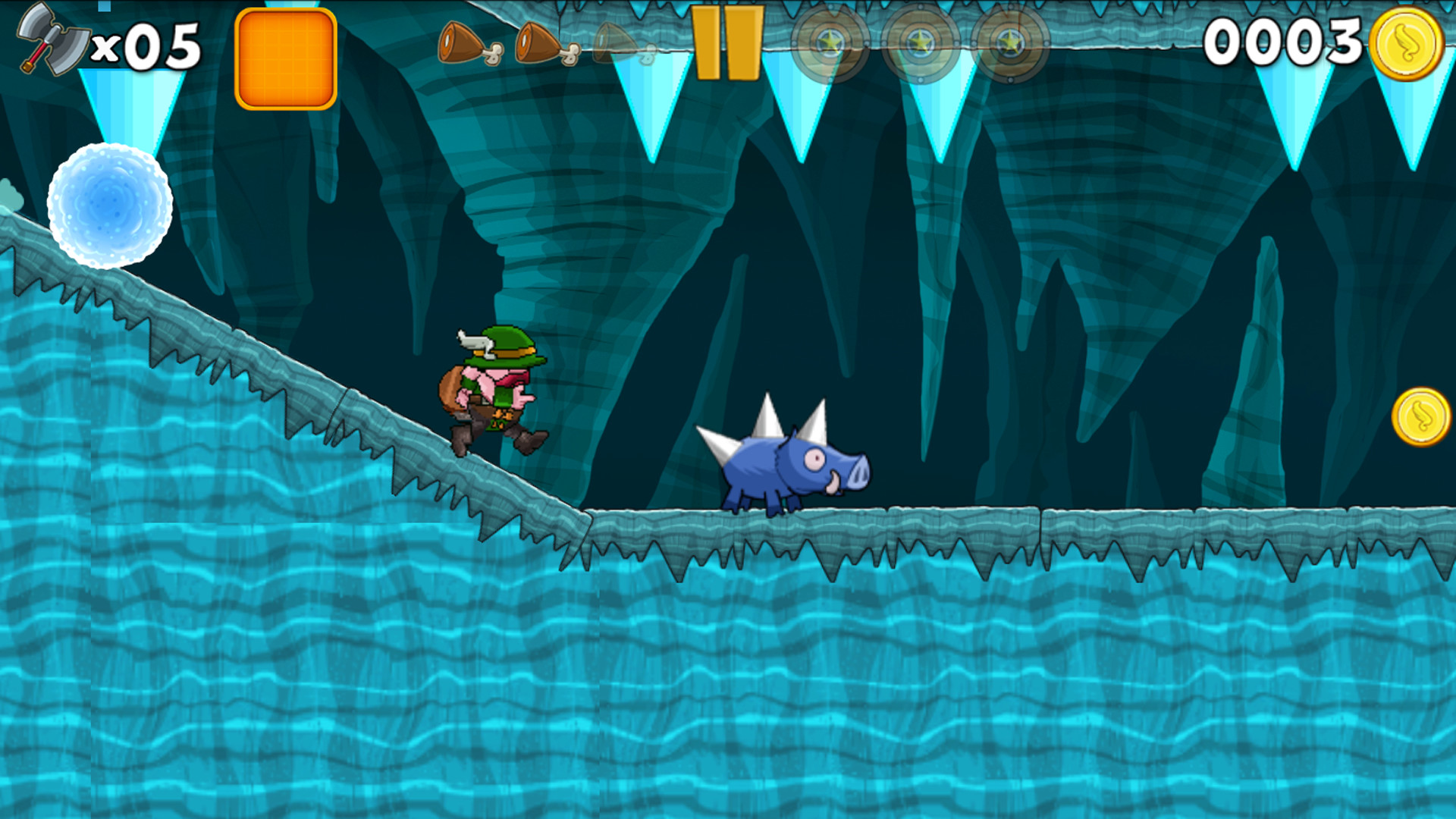The height and width of the screenshot is (819, 1456).
Task: Click the middle star shield medallion
Action: [920, 42]
